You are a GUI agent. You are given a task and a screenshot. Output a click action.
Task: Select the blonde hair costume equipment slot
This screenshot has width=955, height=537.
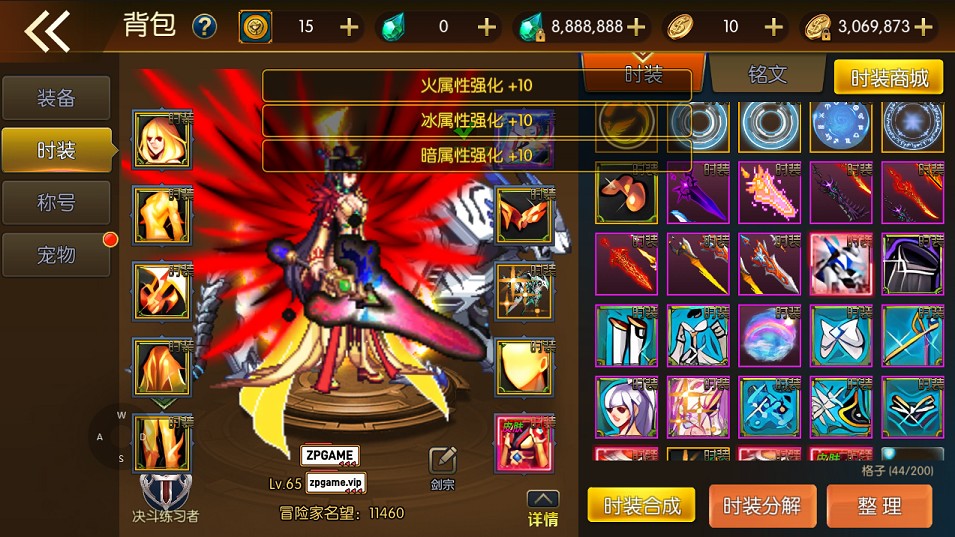tap(162, 139)
